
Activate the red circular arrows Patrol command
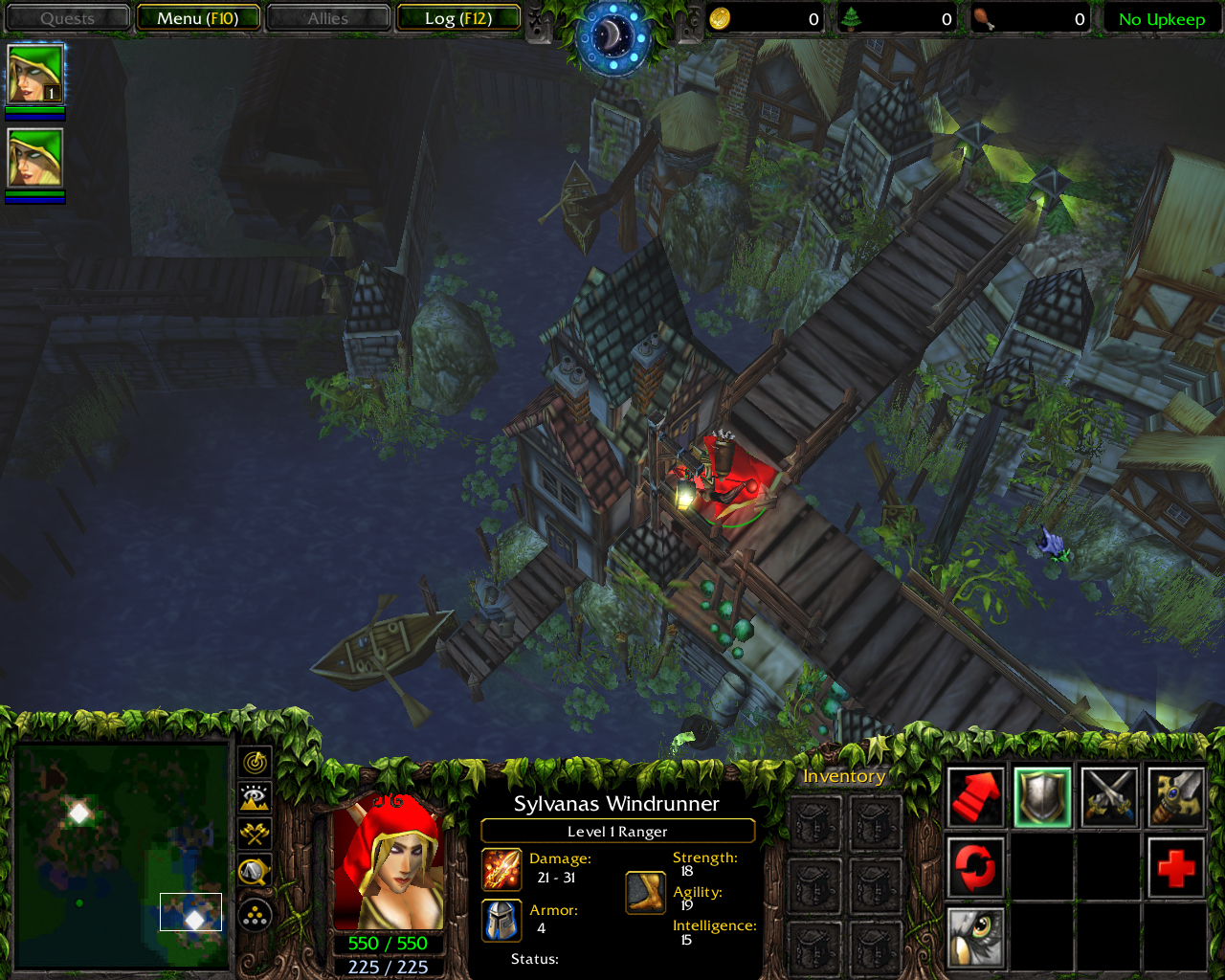point(975,868)
